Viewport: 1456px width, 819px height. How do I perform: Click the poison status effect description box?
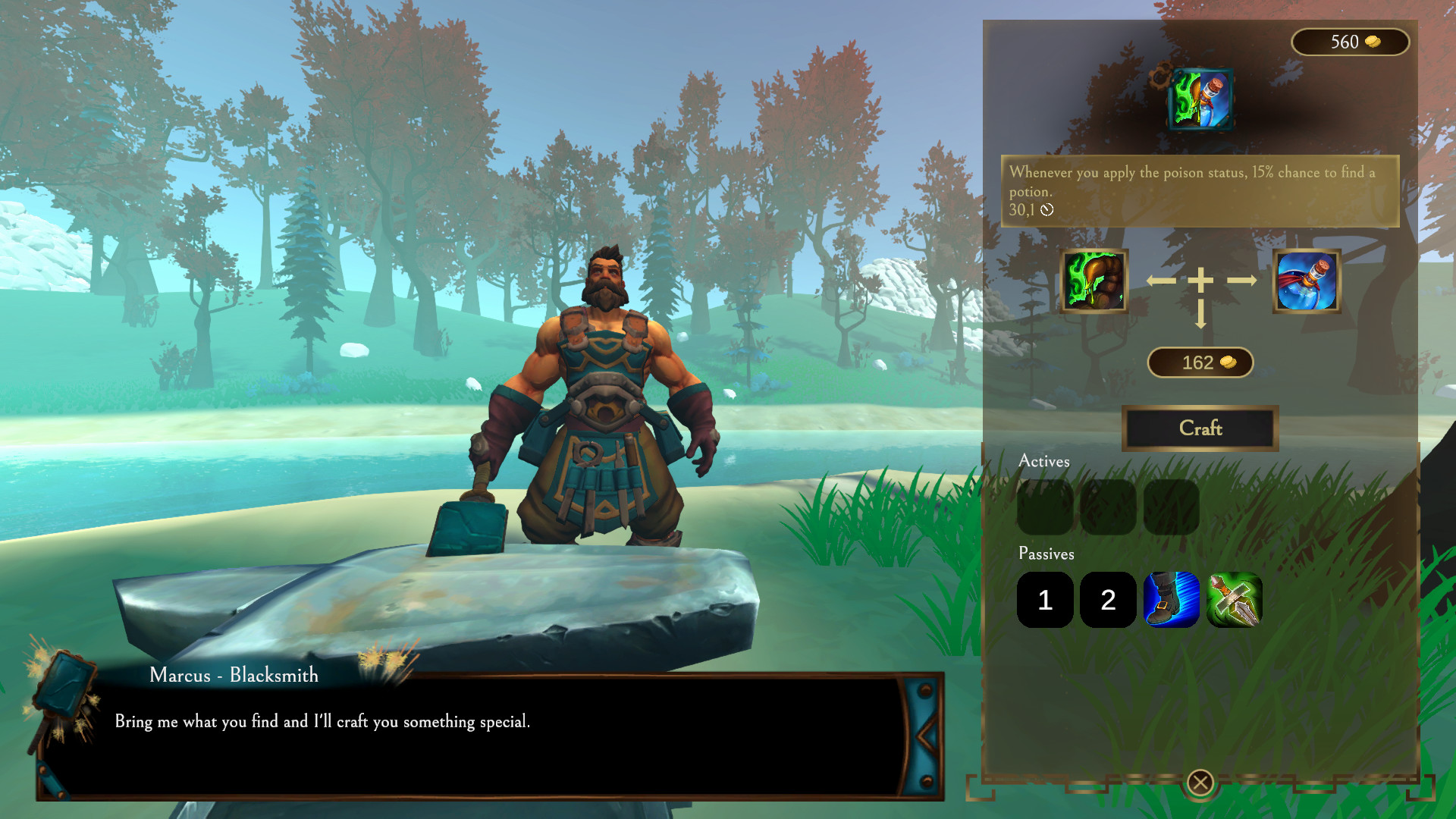click(1200, 191)
